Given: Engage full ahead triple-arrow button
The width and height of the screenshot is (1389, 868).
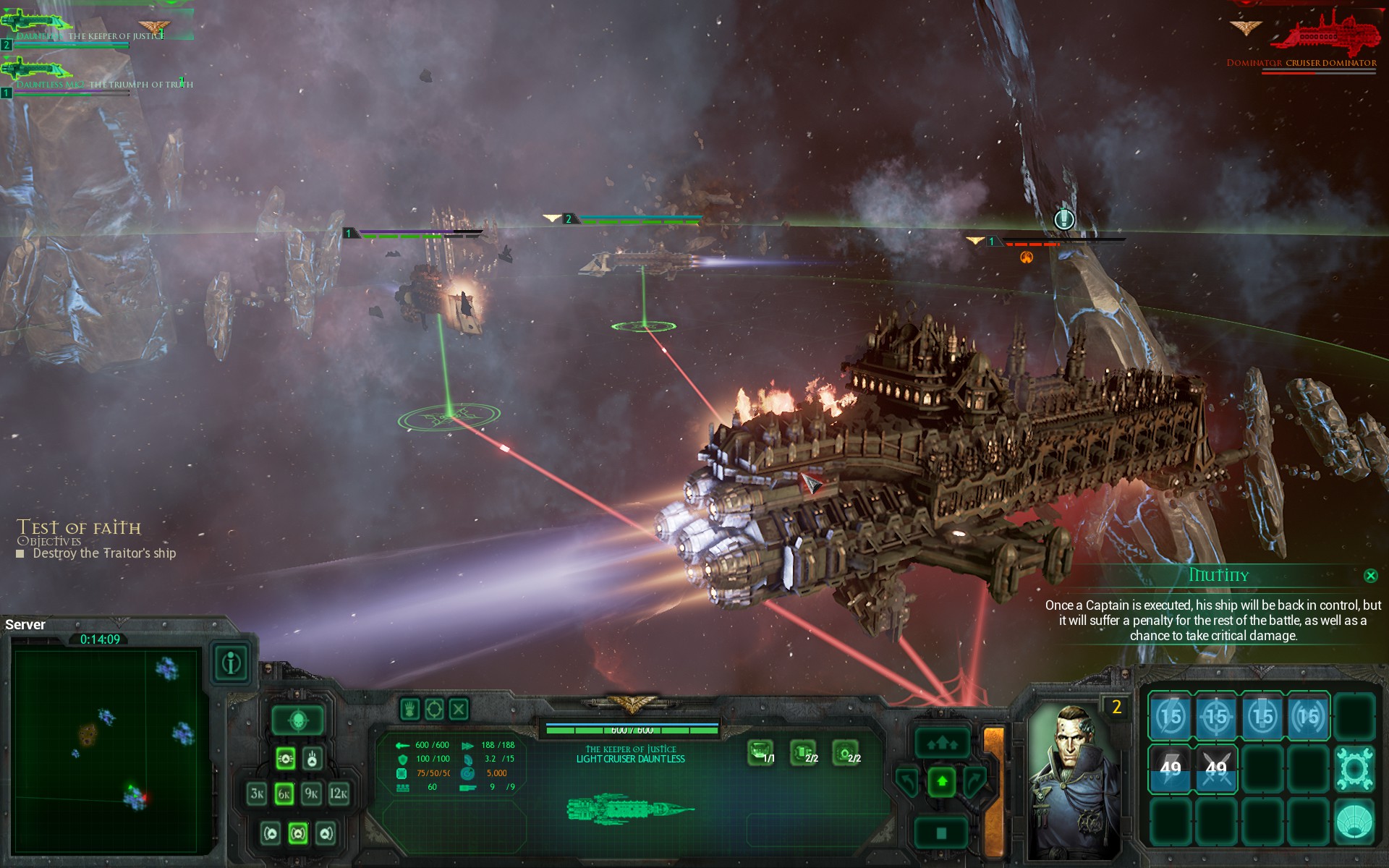Looking at the screenshot, I should pos(942,743).
